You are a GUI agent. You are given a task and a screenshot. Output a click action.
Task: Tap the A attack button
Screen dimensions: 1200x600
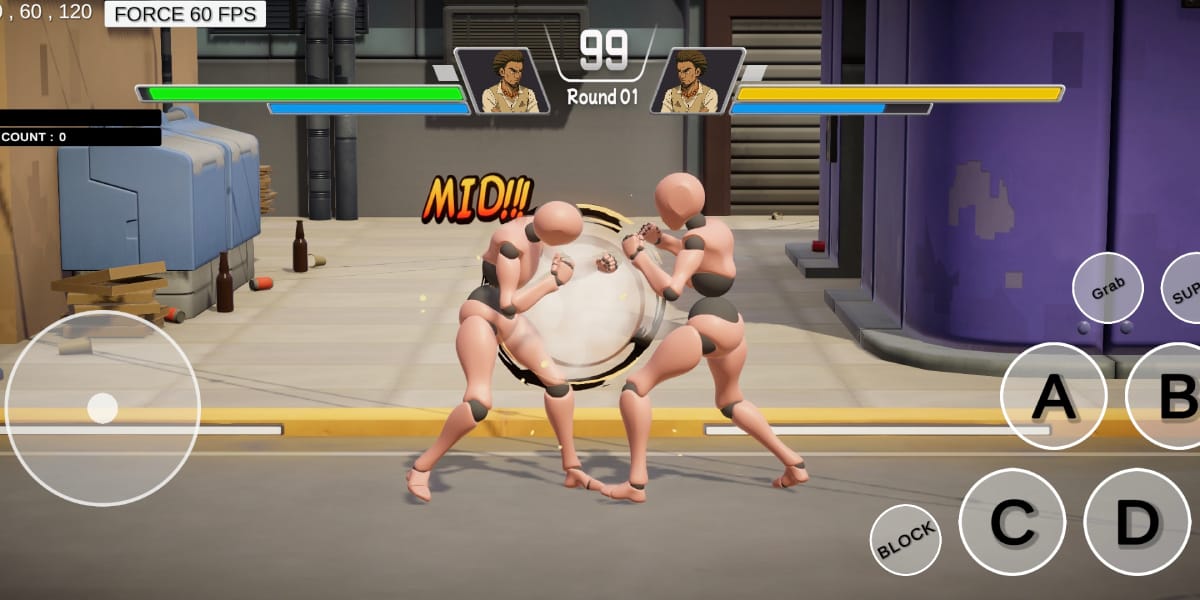click(1053, 396)
